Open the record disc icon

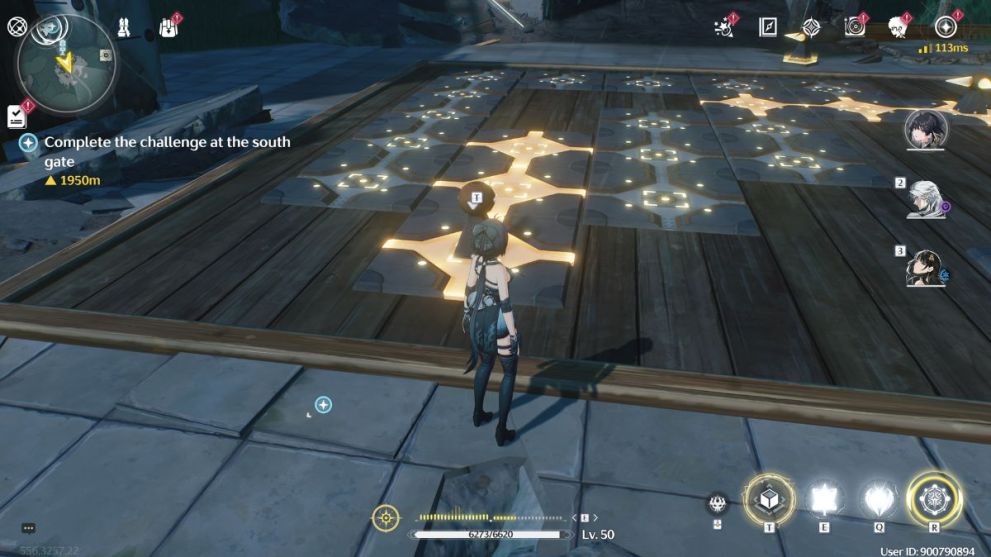(855, 27)
